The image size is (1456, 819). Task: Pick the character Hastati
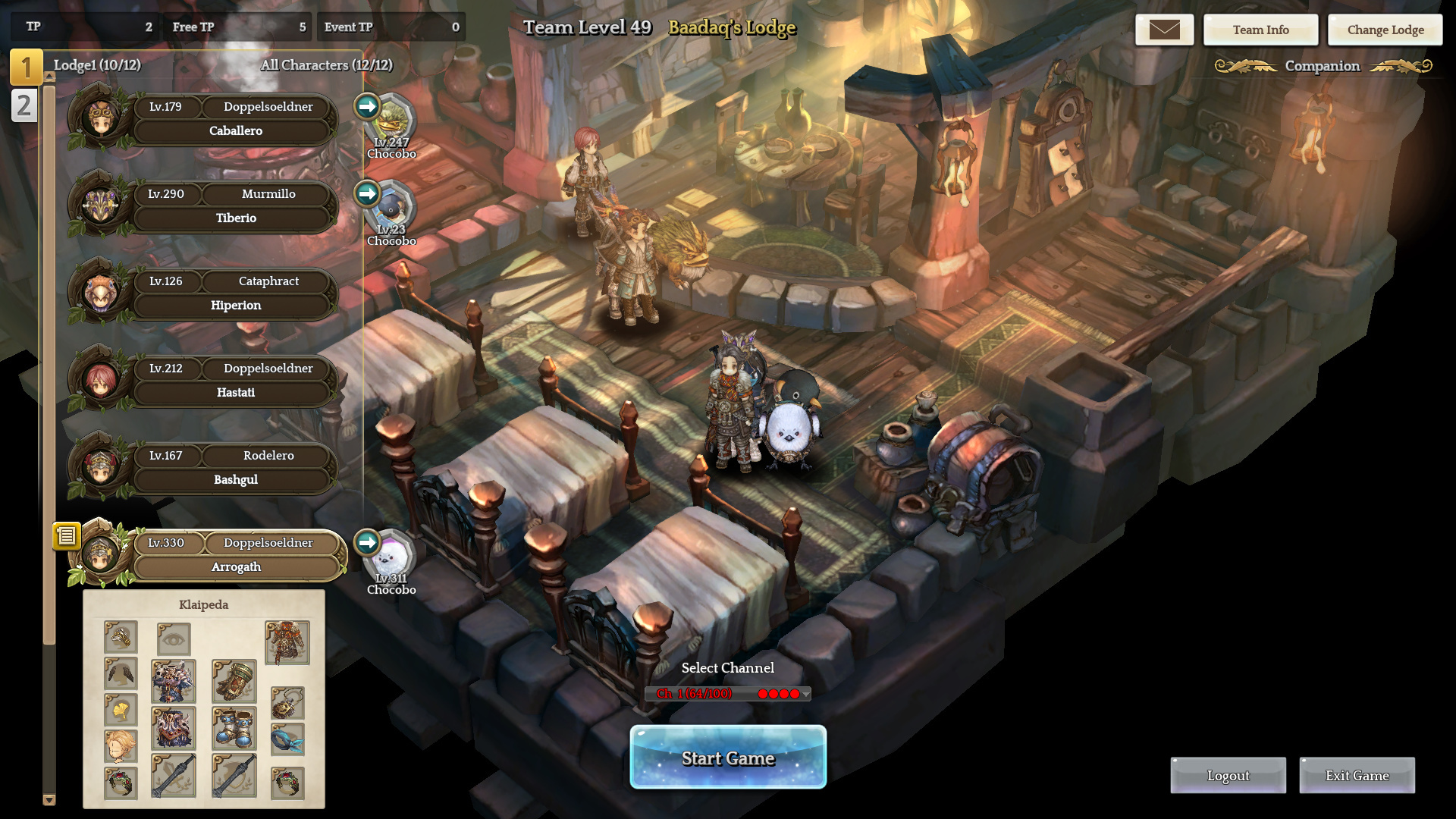tap(235, 392)
